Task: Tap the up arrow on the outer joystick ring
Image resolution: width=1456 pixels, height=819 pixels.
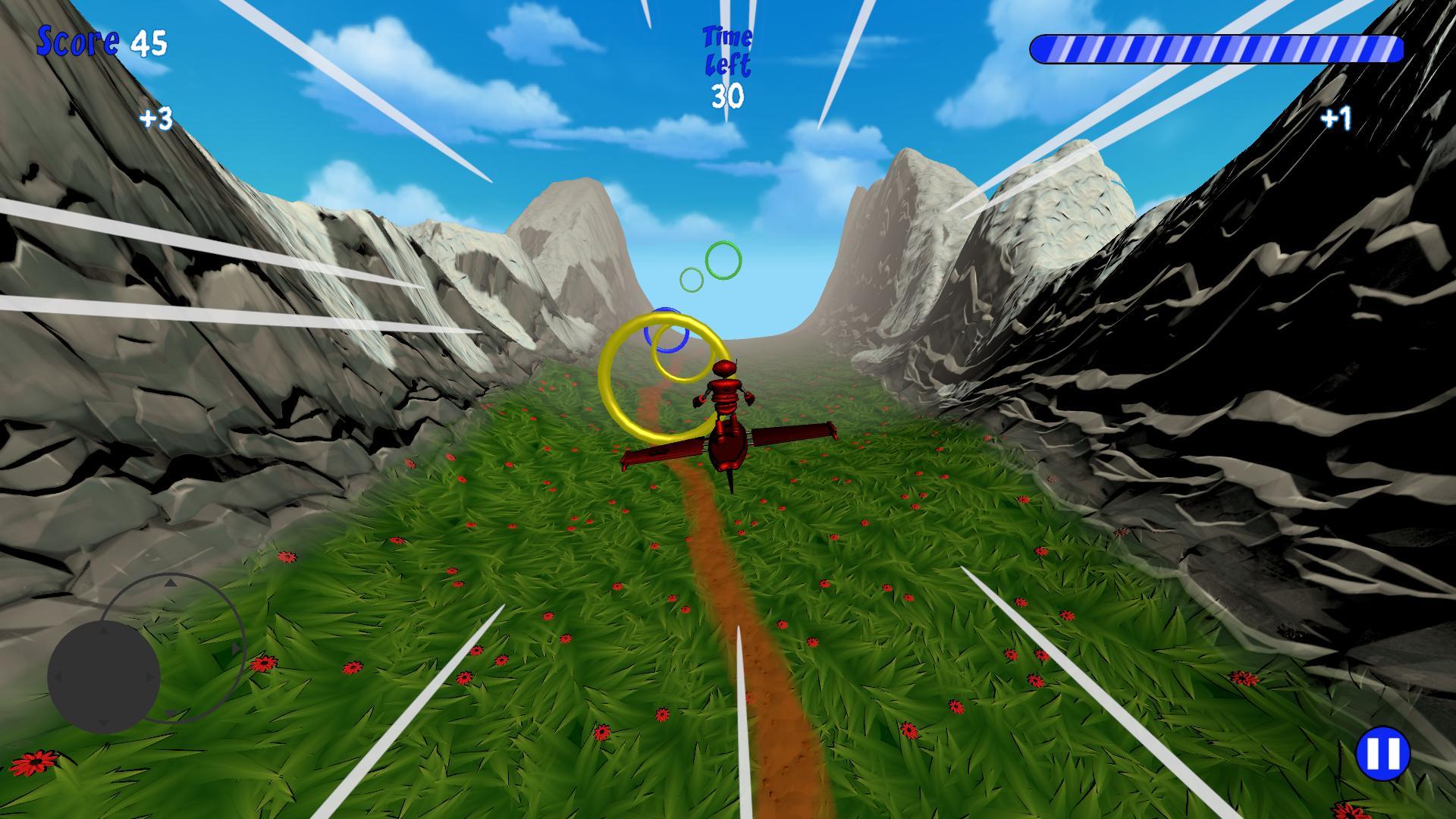Action: (171, 583)
